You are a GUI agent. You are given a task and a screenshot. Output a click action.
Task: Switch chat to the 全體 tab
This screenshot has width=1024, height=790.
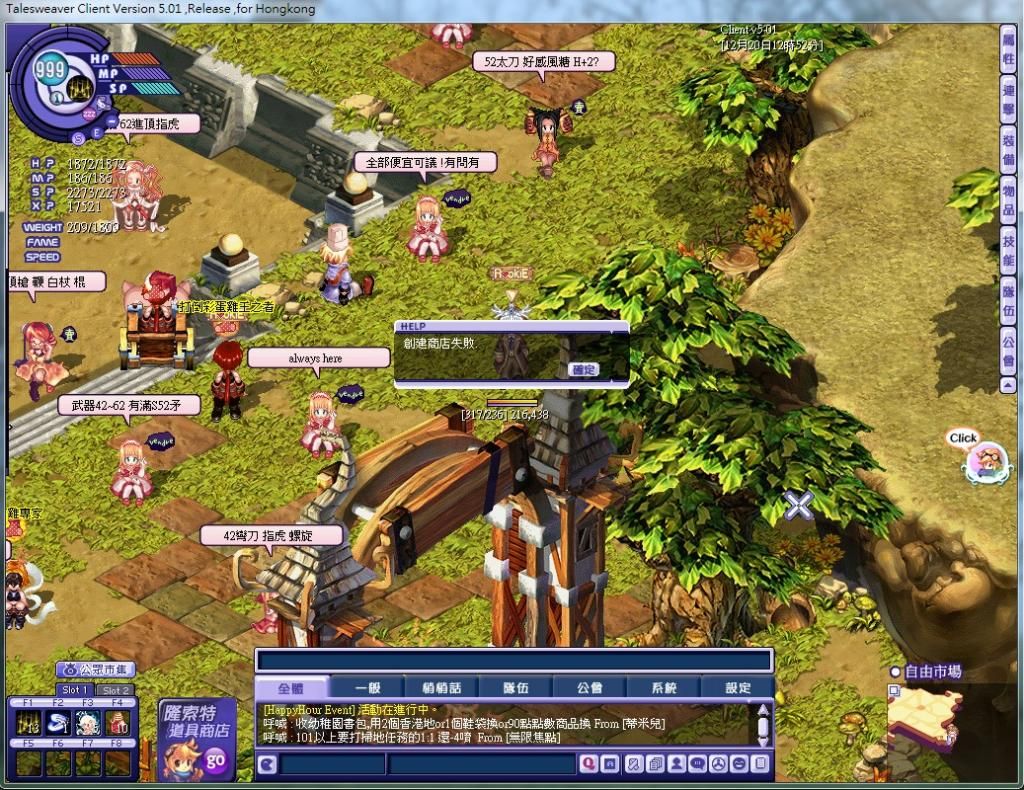click(x=290, y=688)
